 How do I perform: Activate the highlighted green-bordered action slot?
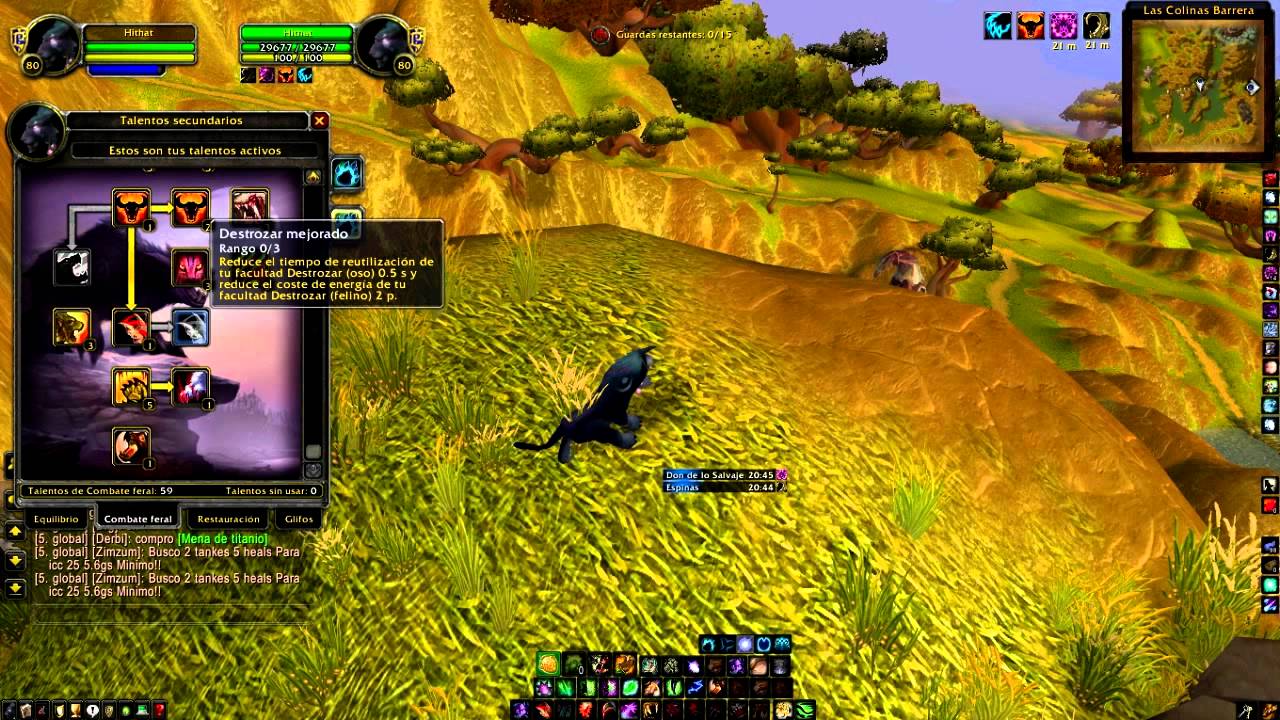tap(548, 664)
